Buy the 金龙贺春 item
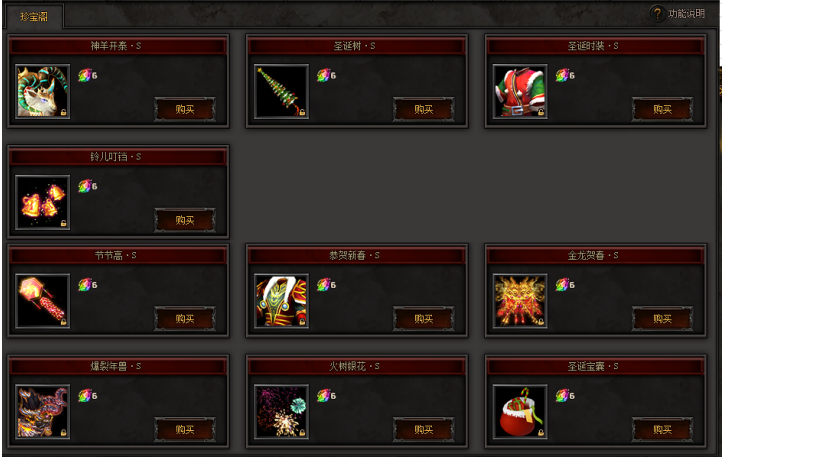 click(x=662, y=319)
